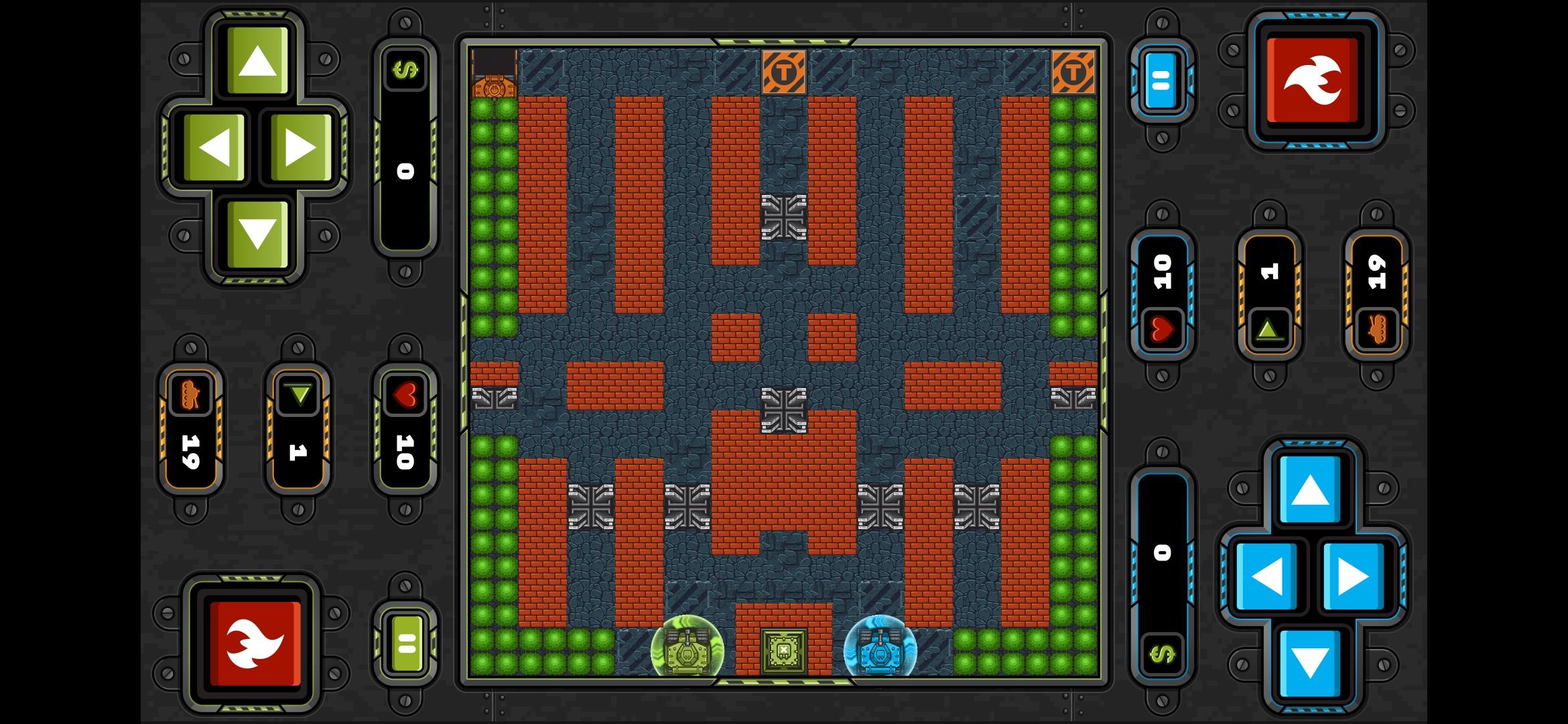This screenshot has width=1568, height=724.
Task: Select the green tank on the battlefield
Action: point(687,647)
